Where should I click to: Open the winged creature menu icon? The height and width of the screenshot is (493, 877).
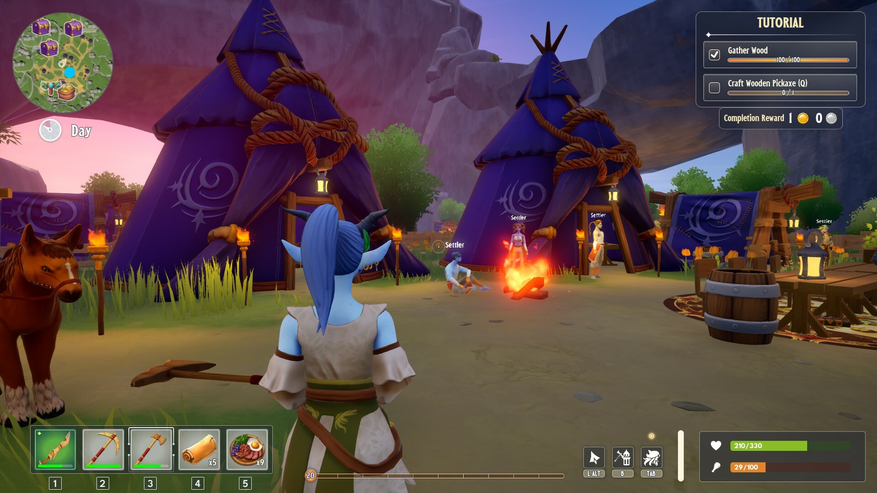coord(652,458)
